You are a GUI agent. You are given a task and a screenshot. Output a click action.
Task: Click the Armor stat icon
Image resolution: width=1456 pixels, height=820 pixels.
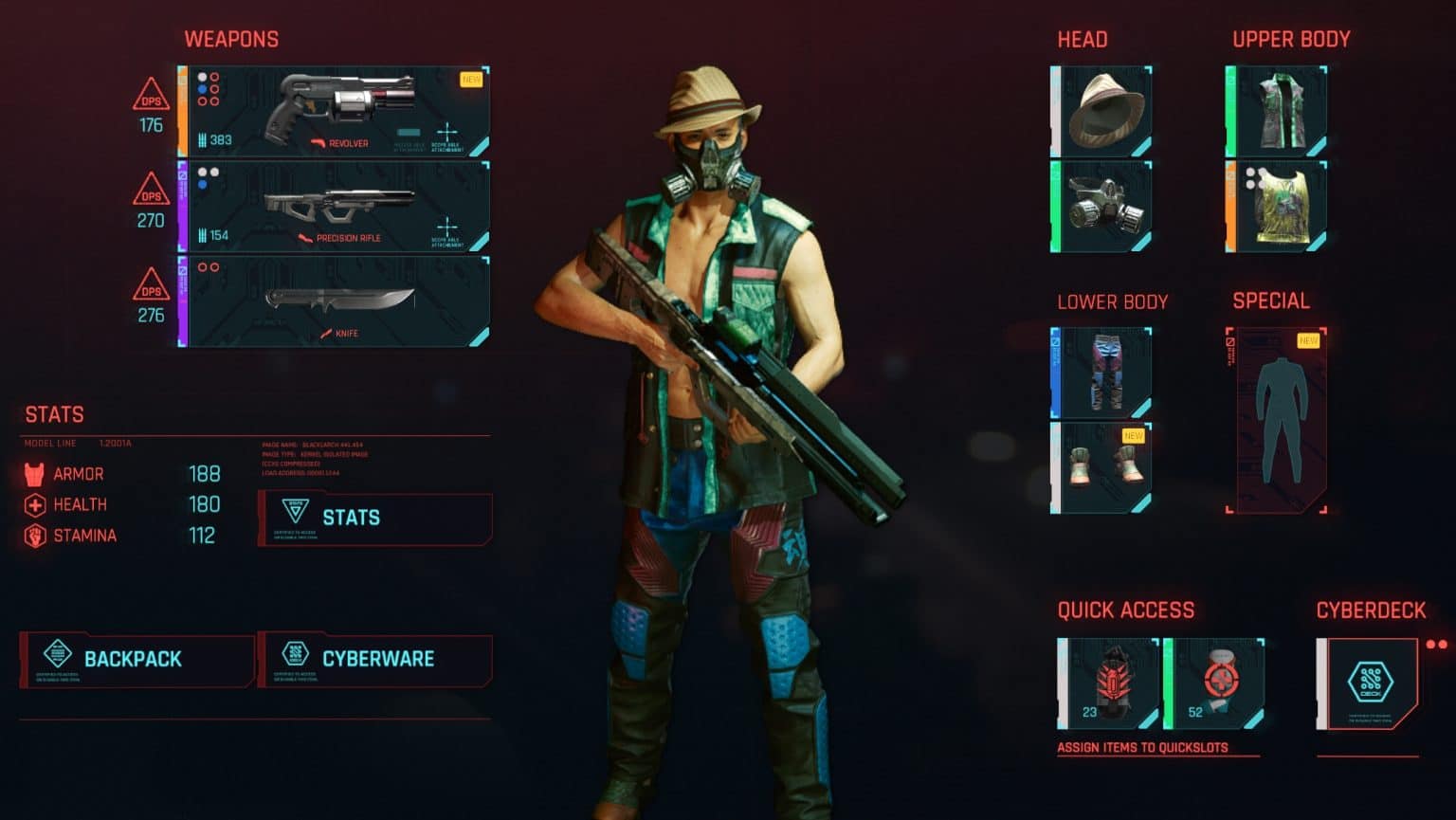[x=35, y=474]
